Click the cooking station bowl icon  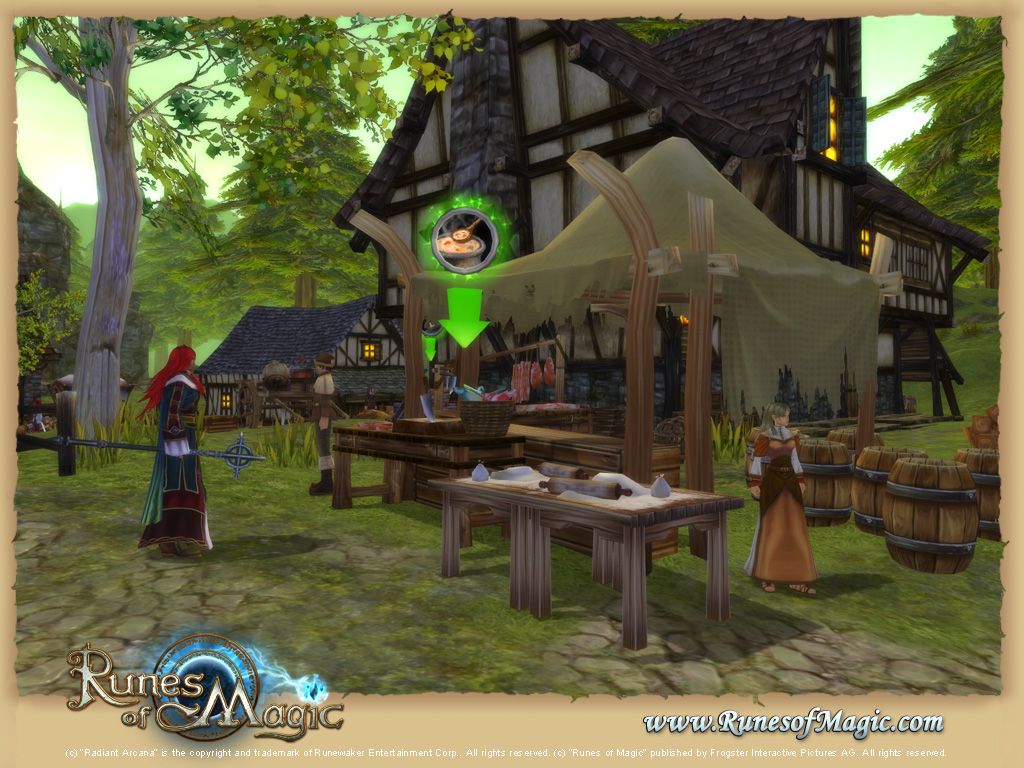pos(464,242)
